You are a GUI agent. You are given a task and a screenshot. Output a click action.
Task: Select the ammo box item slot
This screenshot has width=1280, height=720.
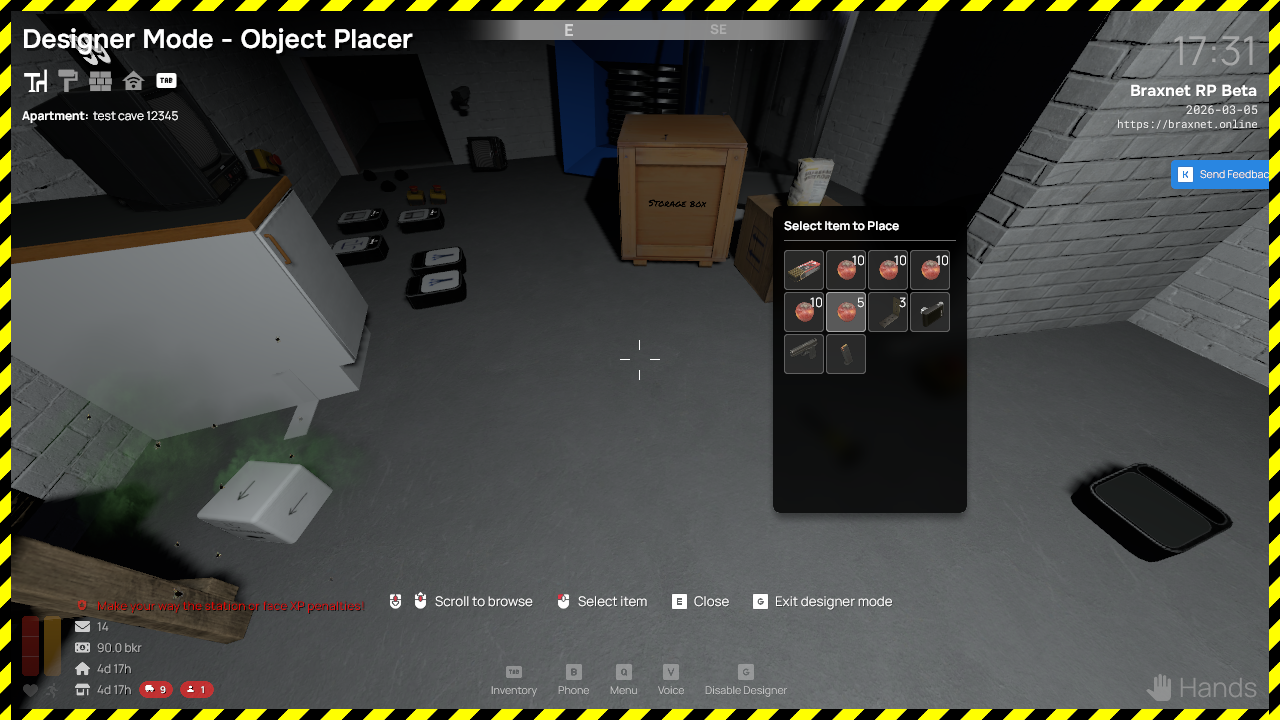[804, 270]
